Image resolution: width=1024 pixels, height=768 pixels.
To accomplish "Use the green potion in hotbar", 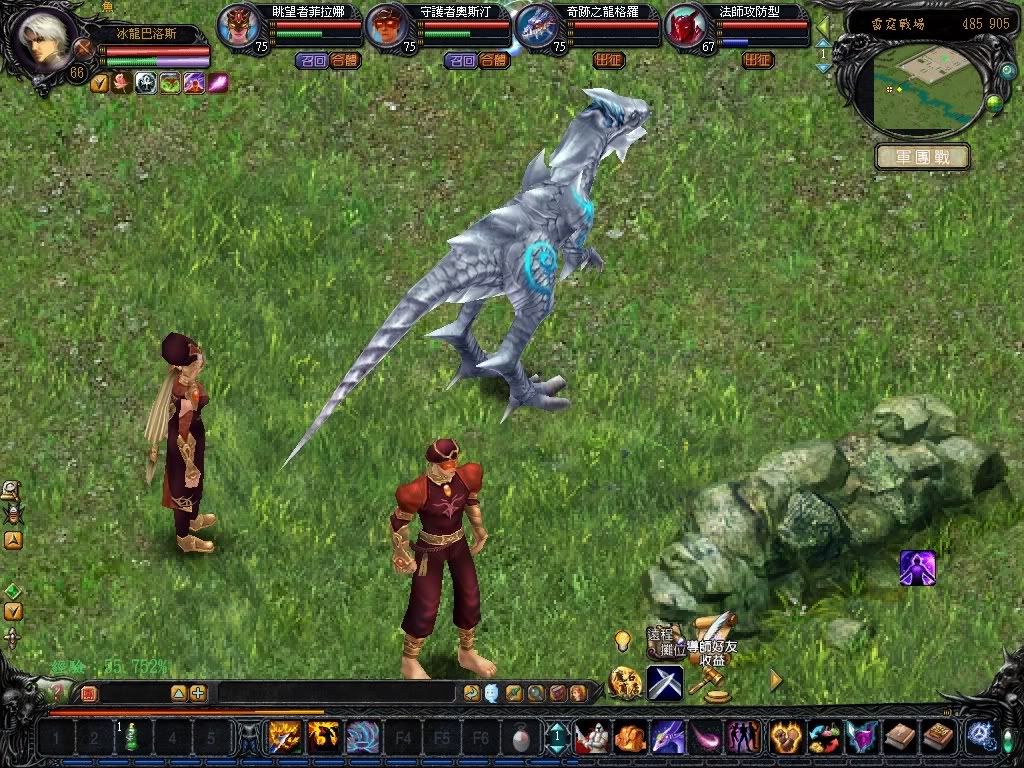I will [132, 738].
